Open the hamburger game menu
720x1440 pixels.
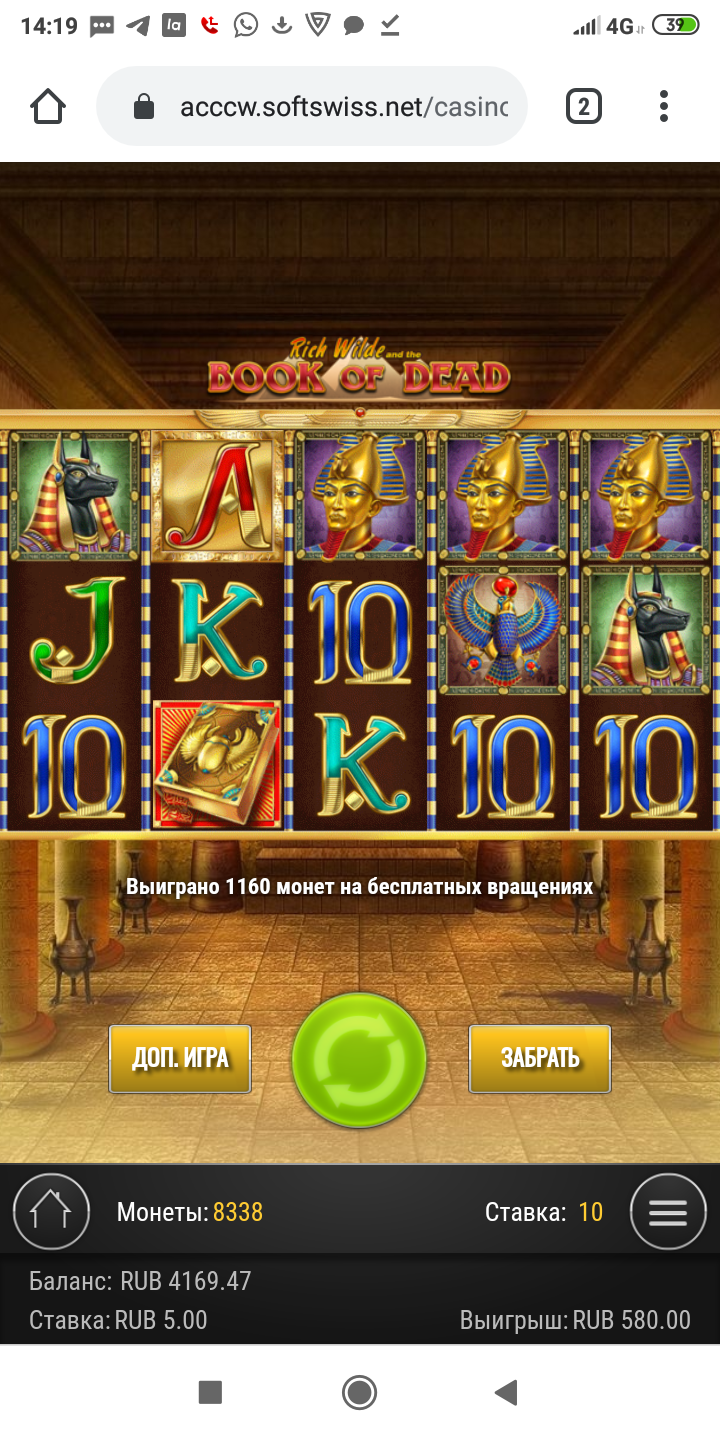pos(668,1212)
